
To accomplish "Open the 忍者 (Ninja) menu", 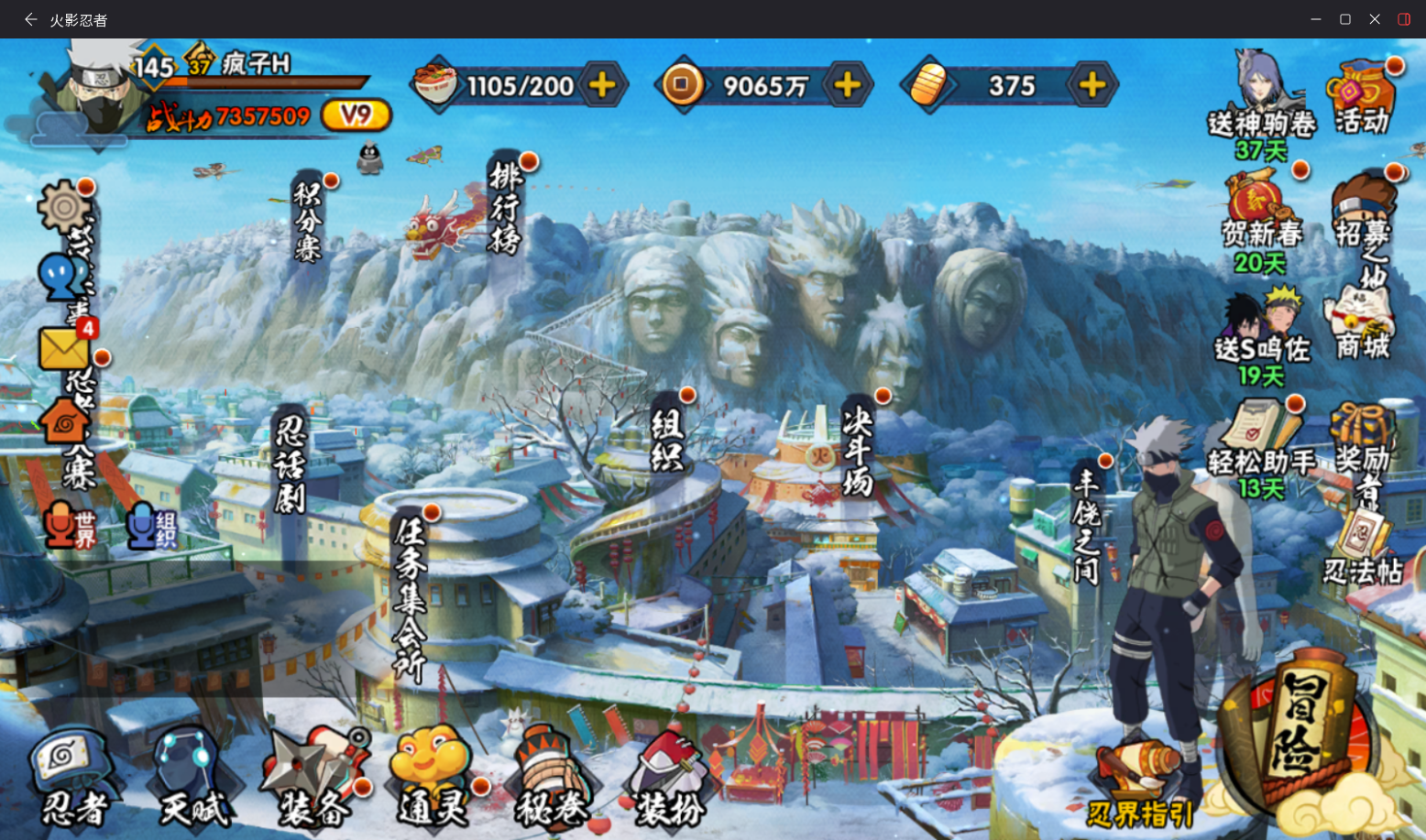I will (x=73, y=779).
